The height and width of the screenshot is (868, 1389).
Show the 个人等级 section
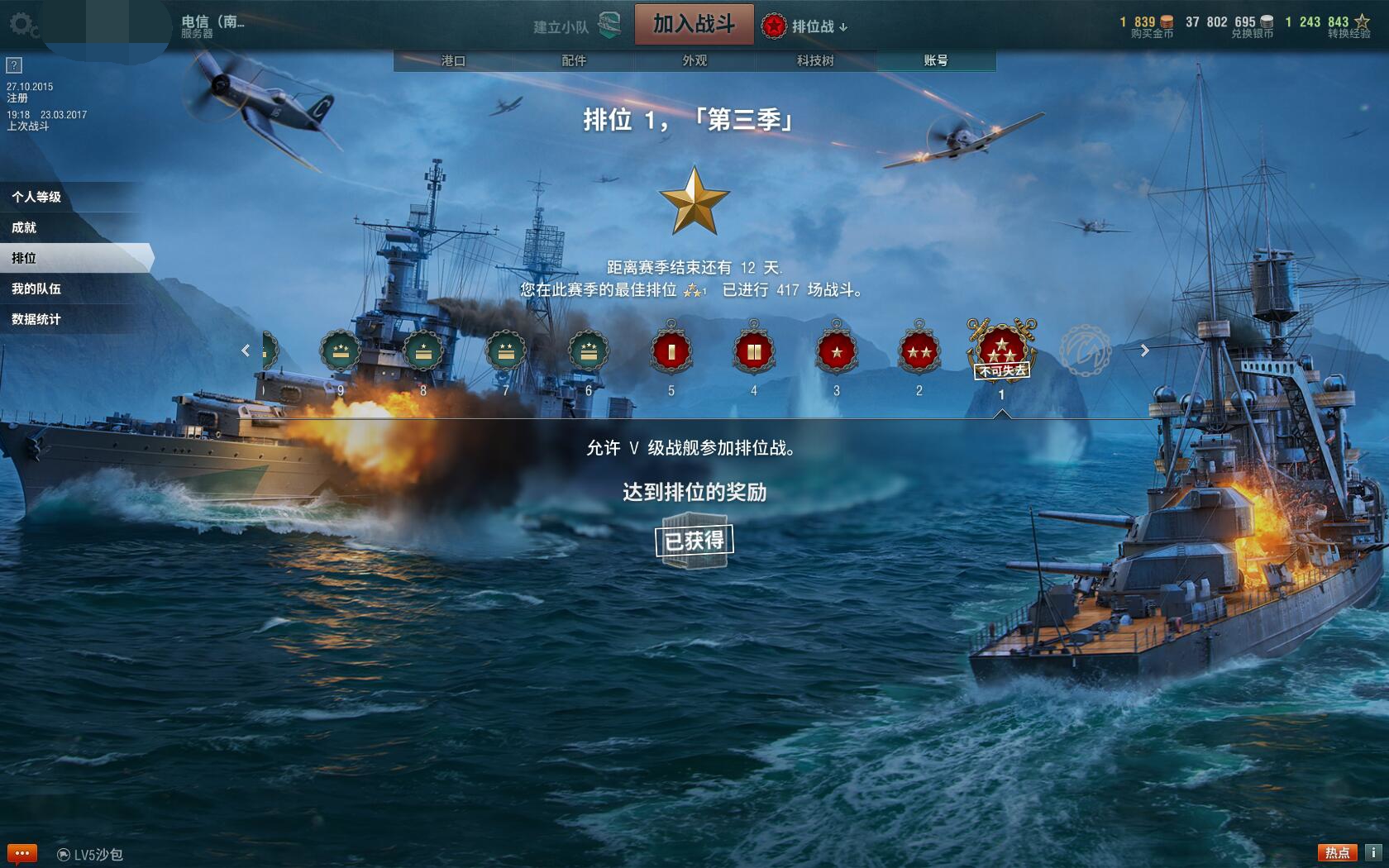point(37,197)
